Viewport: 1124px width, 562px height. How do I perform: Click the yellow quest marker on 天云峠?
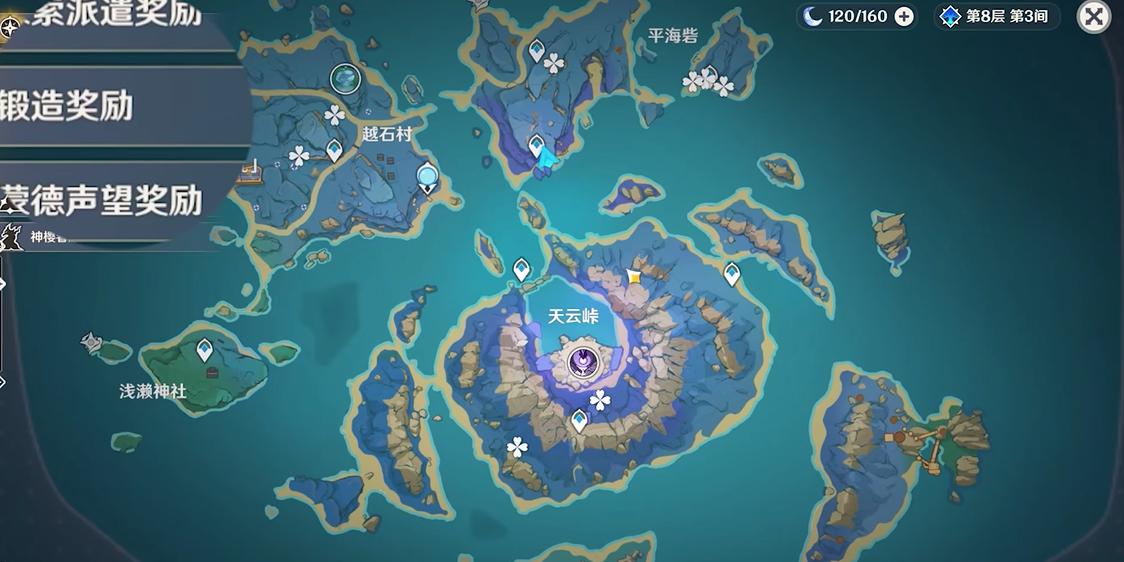coord(633,275)
